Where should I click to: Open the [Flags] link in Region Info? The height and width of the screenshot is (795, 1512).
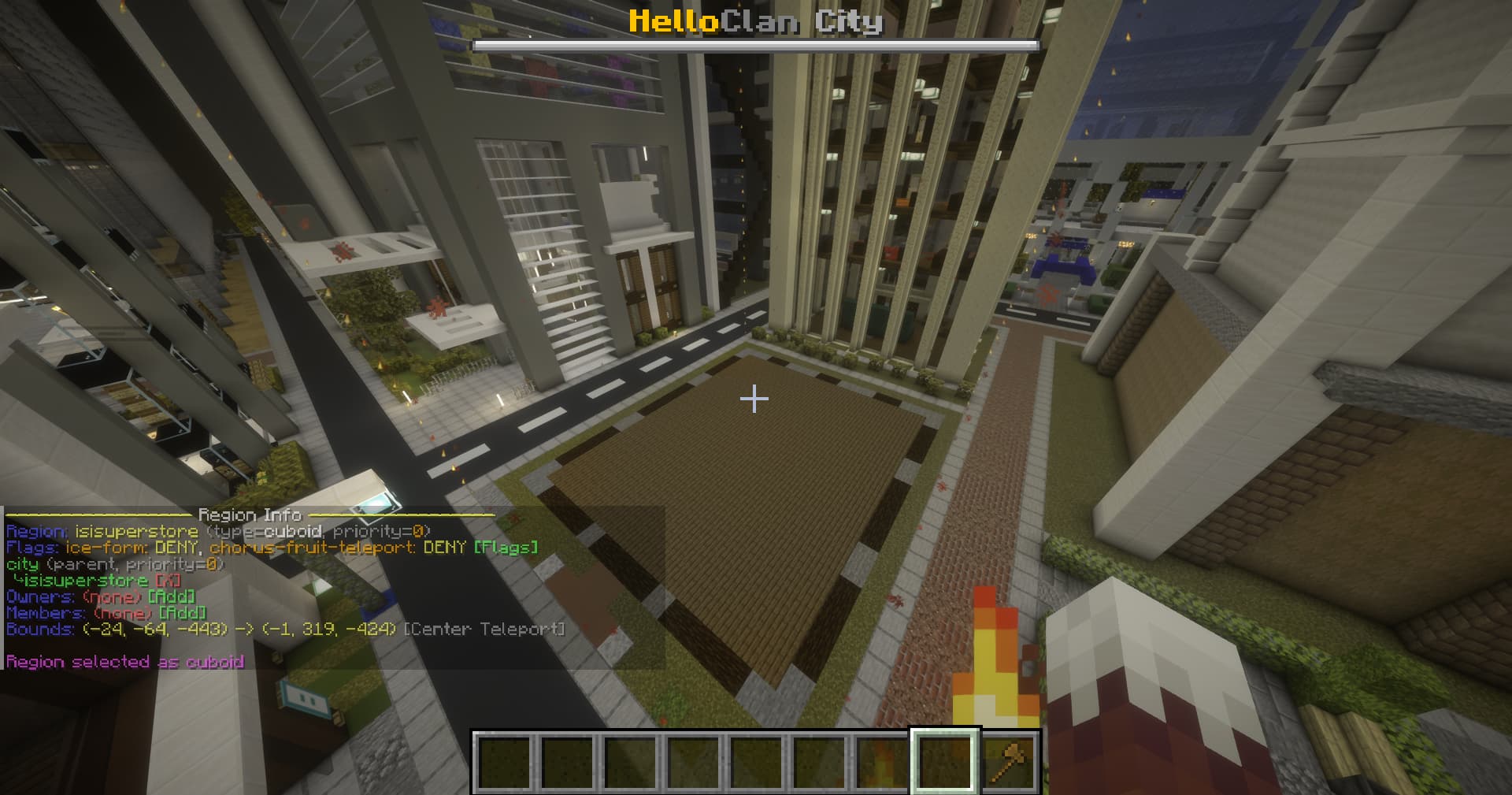506,548
